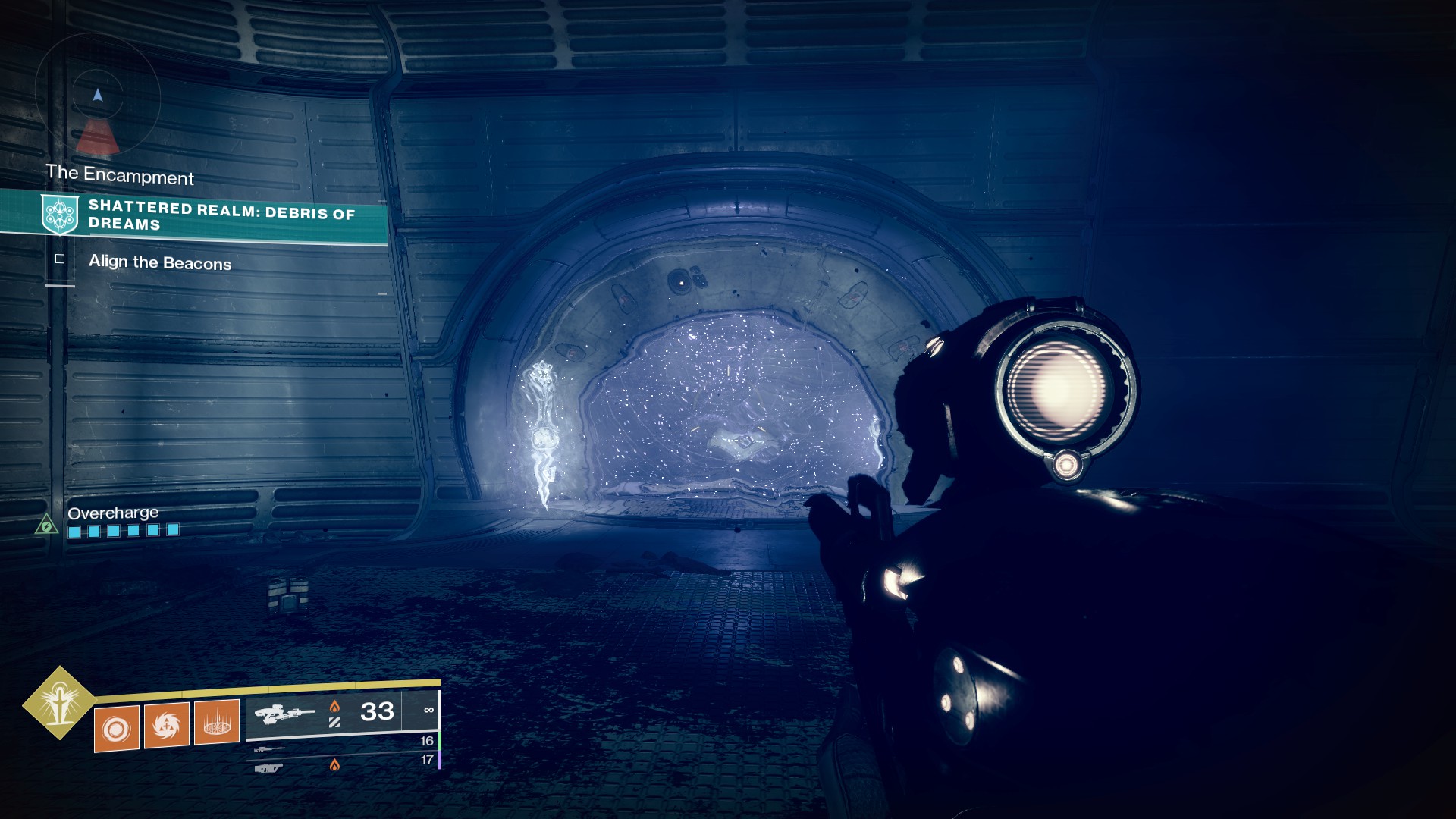Select the shield emblem on the quest banner
Screen dimensions: 1456x819
(x=59, y=214)
